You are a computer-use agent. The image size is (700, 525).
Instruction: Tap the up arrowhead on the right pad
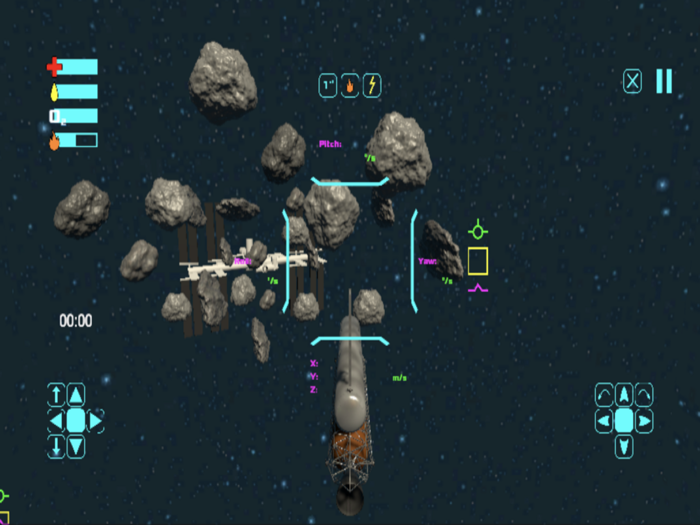[624, 395]
